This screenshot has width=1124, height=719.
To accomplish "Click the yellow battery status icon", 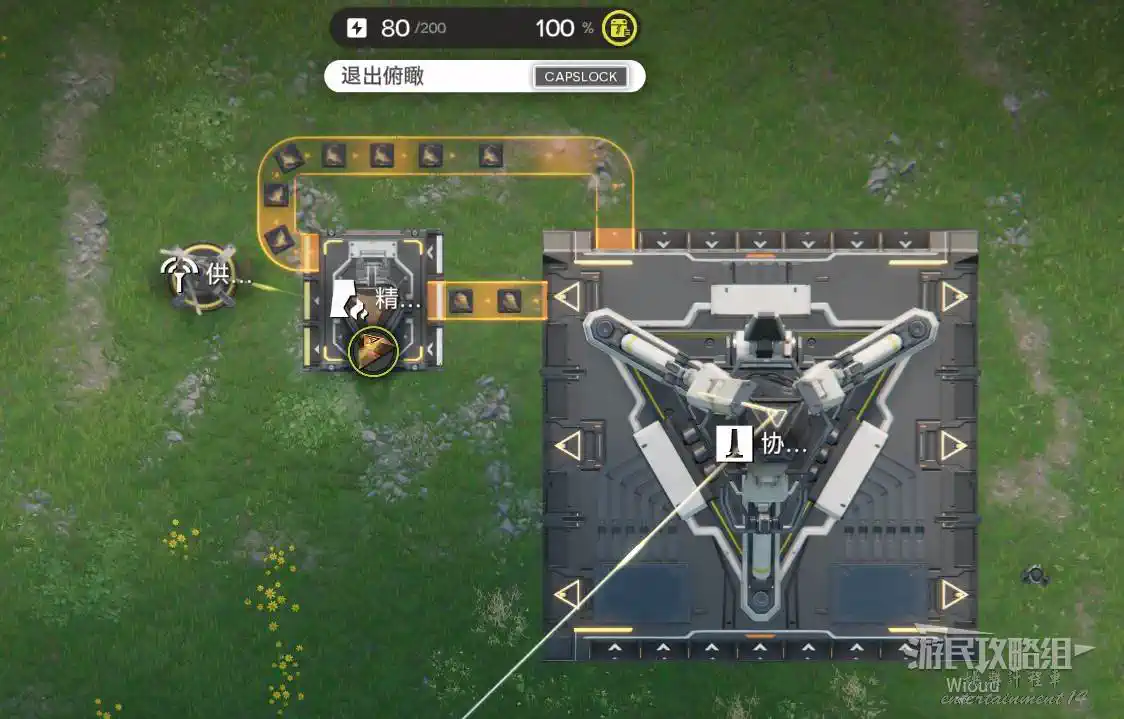I will pos(622,29).
